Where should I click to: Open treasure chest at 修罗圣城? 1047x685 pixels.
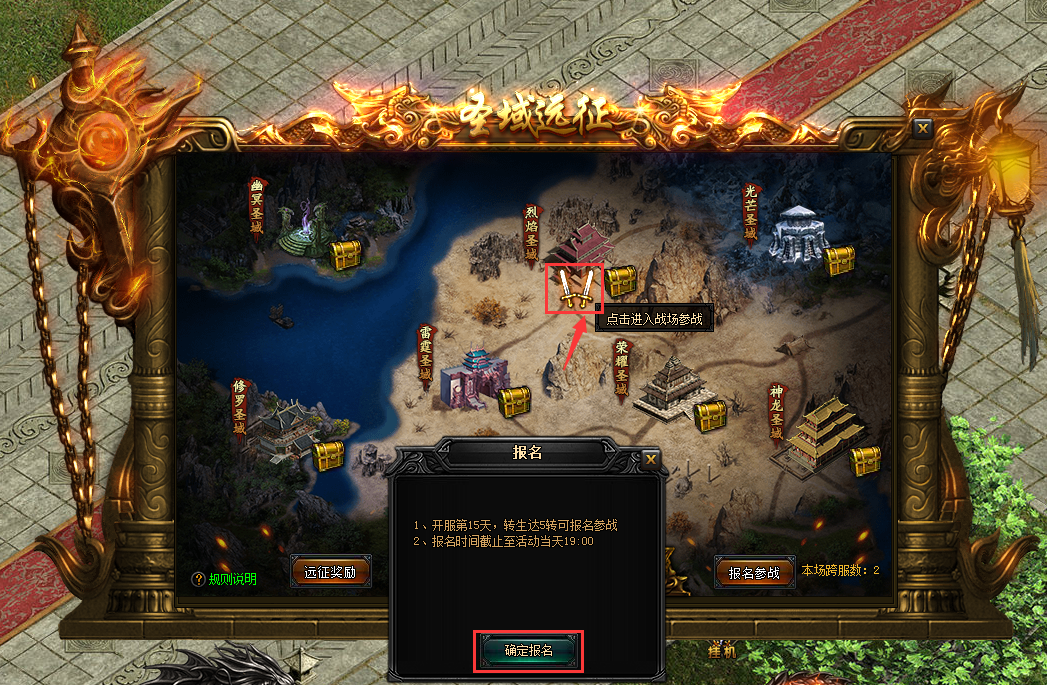[328, 455]
